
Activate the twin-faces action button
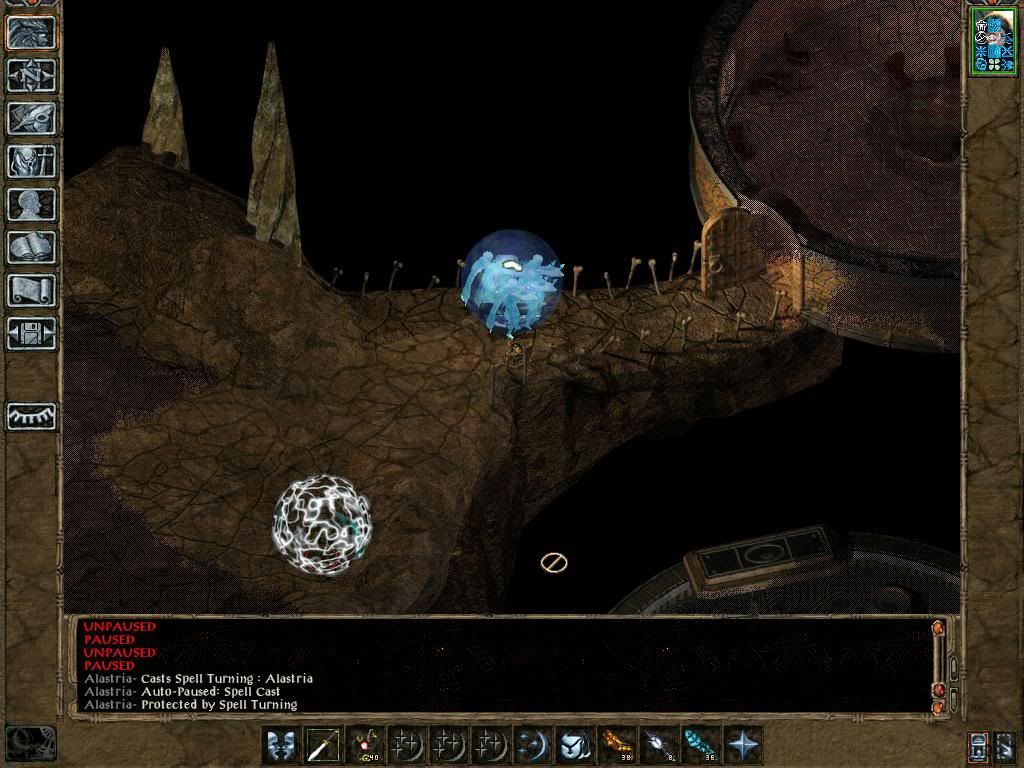(282, 745)
